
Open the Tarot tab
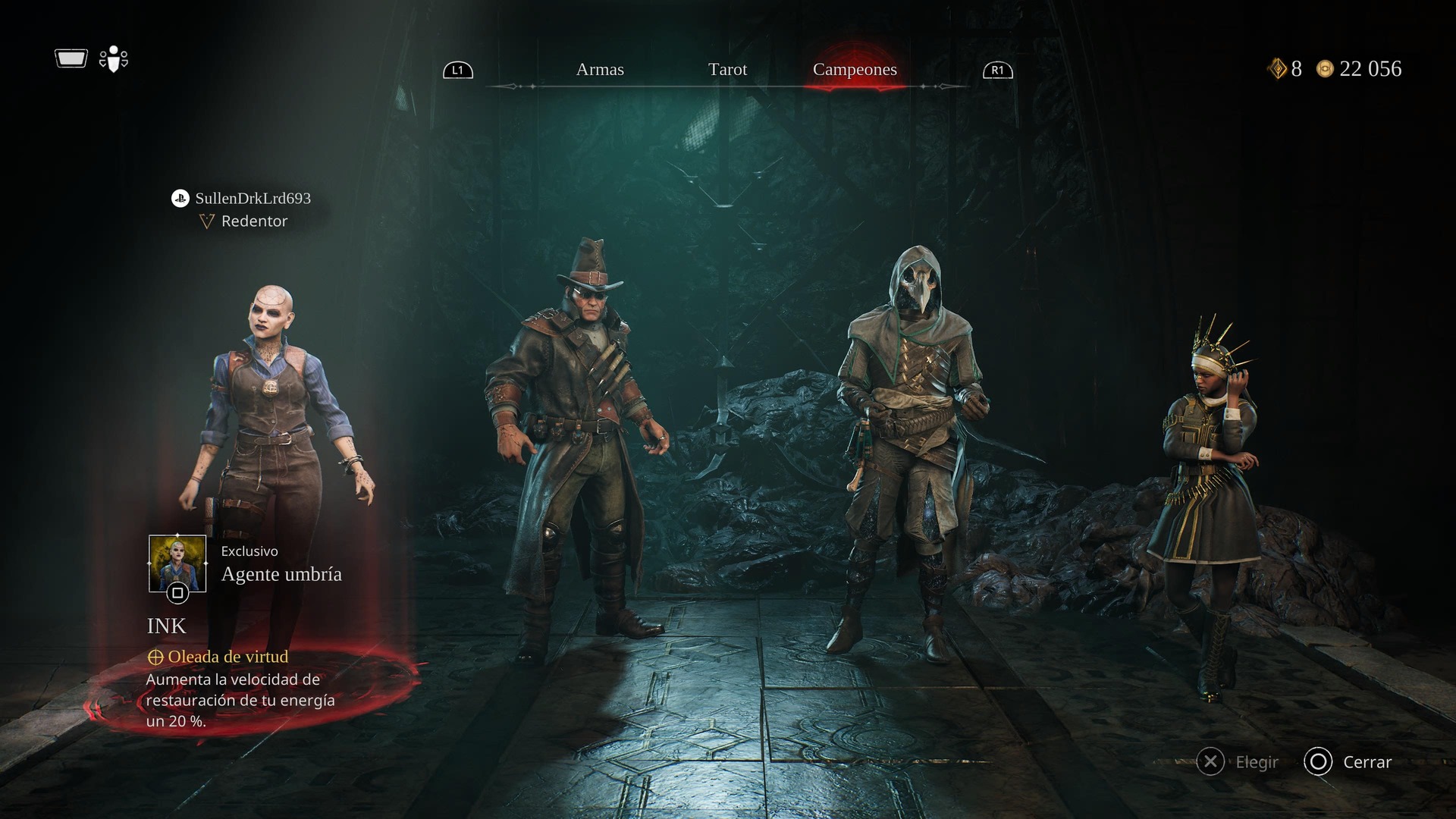tap(727, 70)
